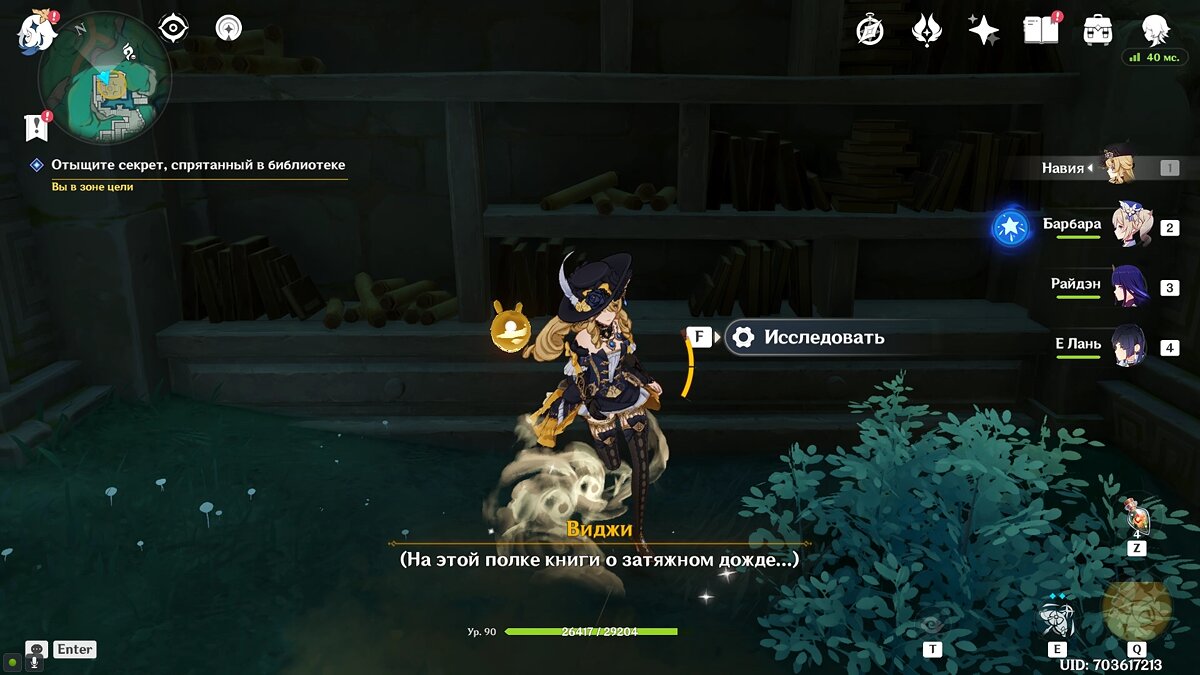Viewport: 1200px width, 675px height.
Task: Use the quick-slot gadget bottle item
Action: coord(1137,519)
